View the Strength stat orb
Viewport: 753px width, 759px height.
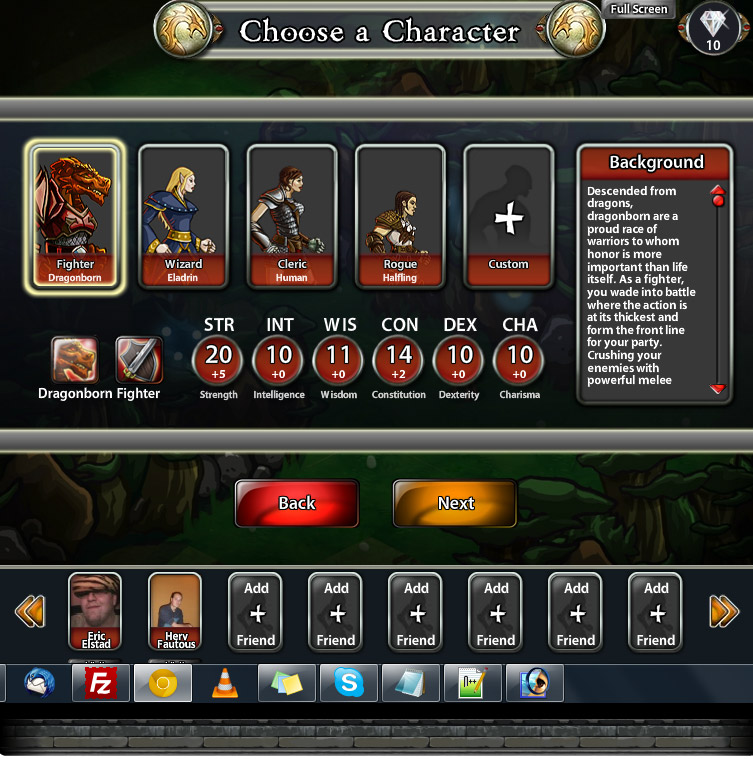point(218,360)
